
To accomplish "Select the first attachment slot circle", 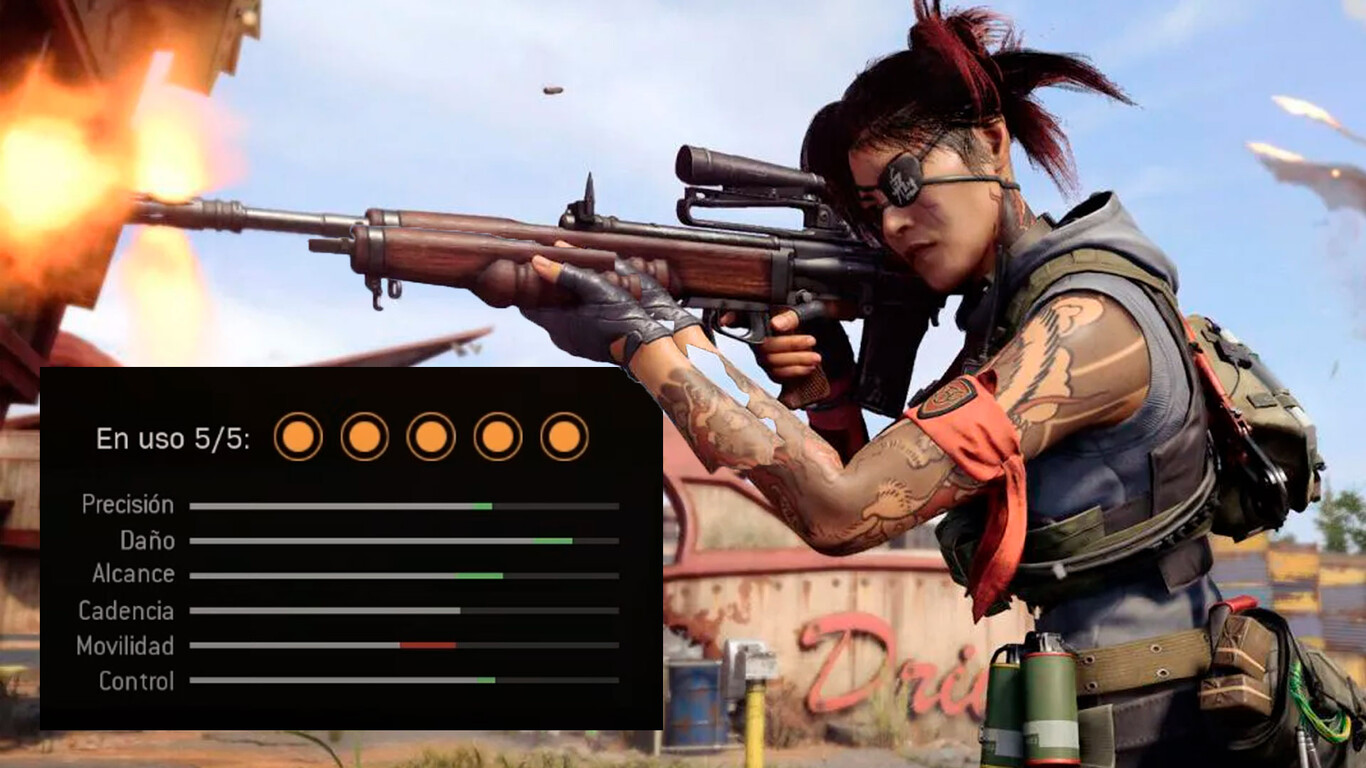I will [x=297, y=437].
